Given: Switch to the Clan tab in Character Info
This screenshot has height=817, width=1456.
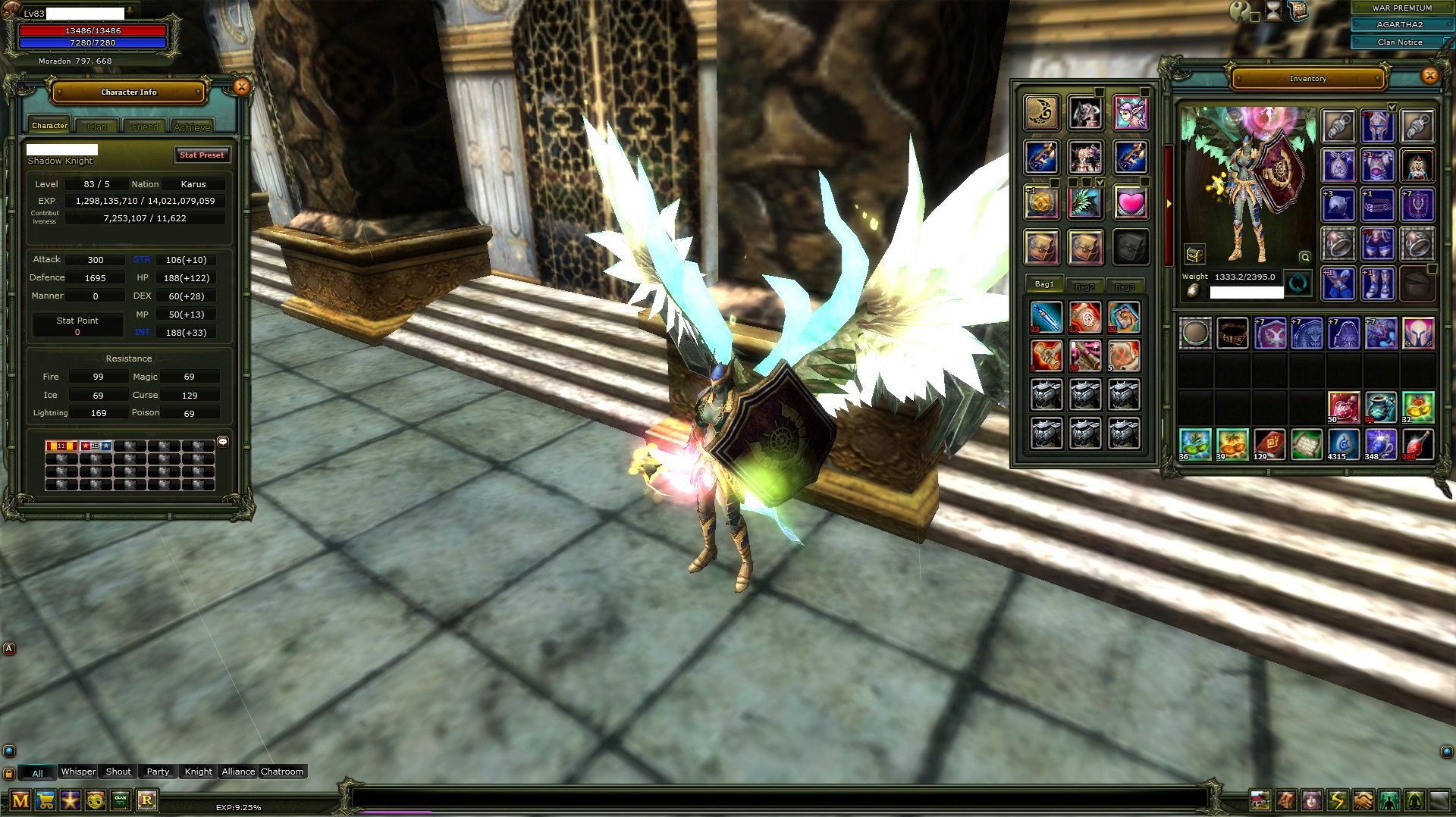Looking at the screenshot, I should (96, 126).
